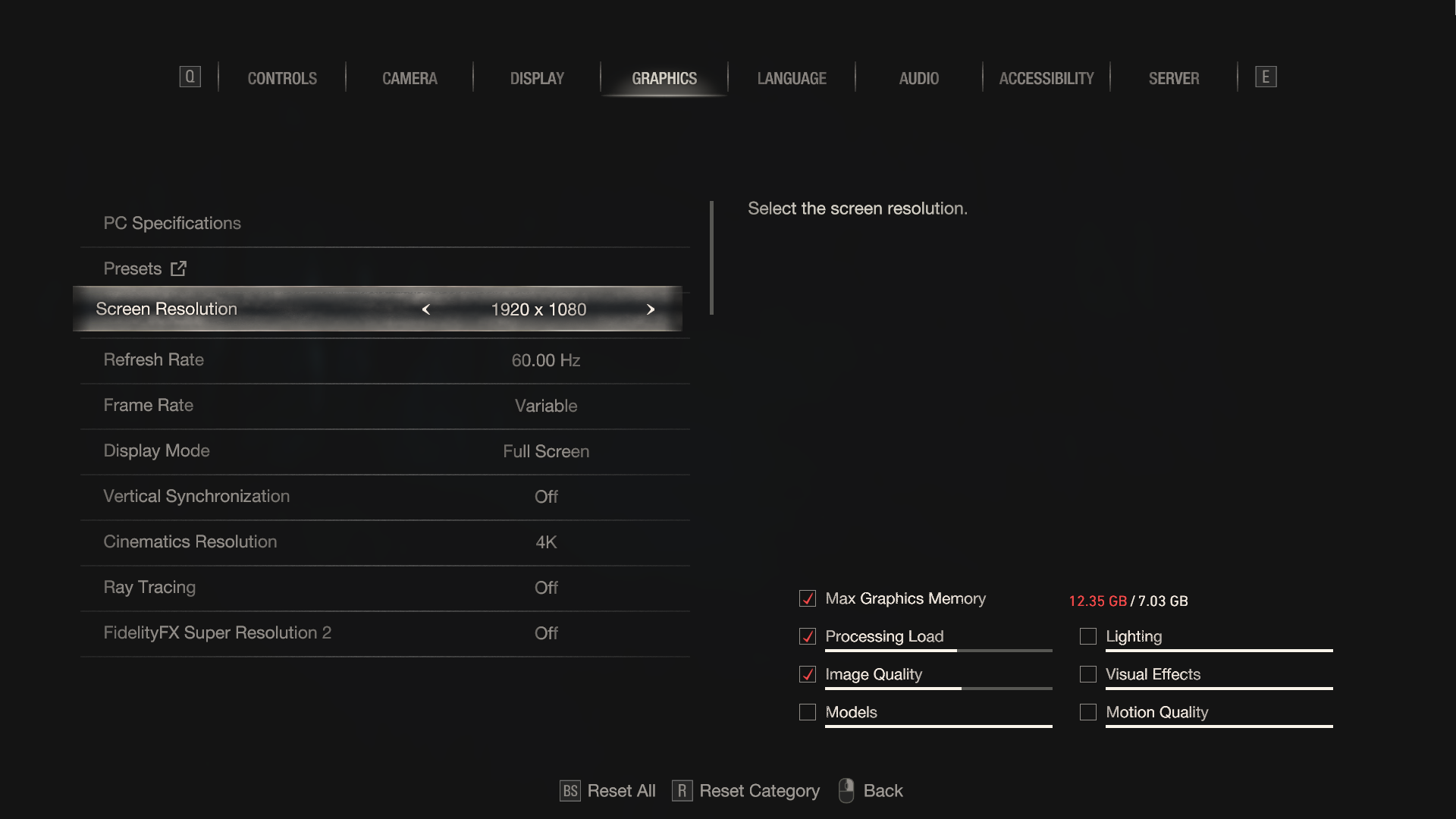Open the Server tab
Viewport: 1456px width, 819px height.
(x=1173, y=78)
